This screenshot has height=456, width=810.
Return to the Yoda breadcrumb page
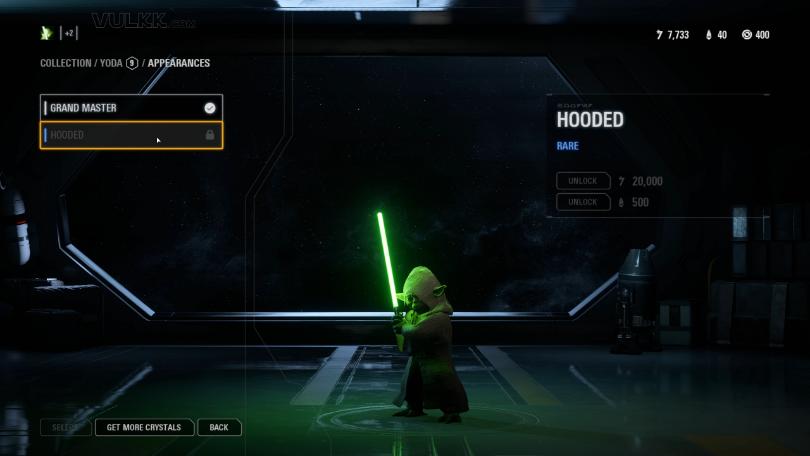tap(111, 63)
